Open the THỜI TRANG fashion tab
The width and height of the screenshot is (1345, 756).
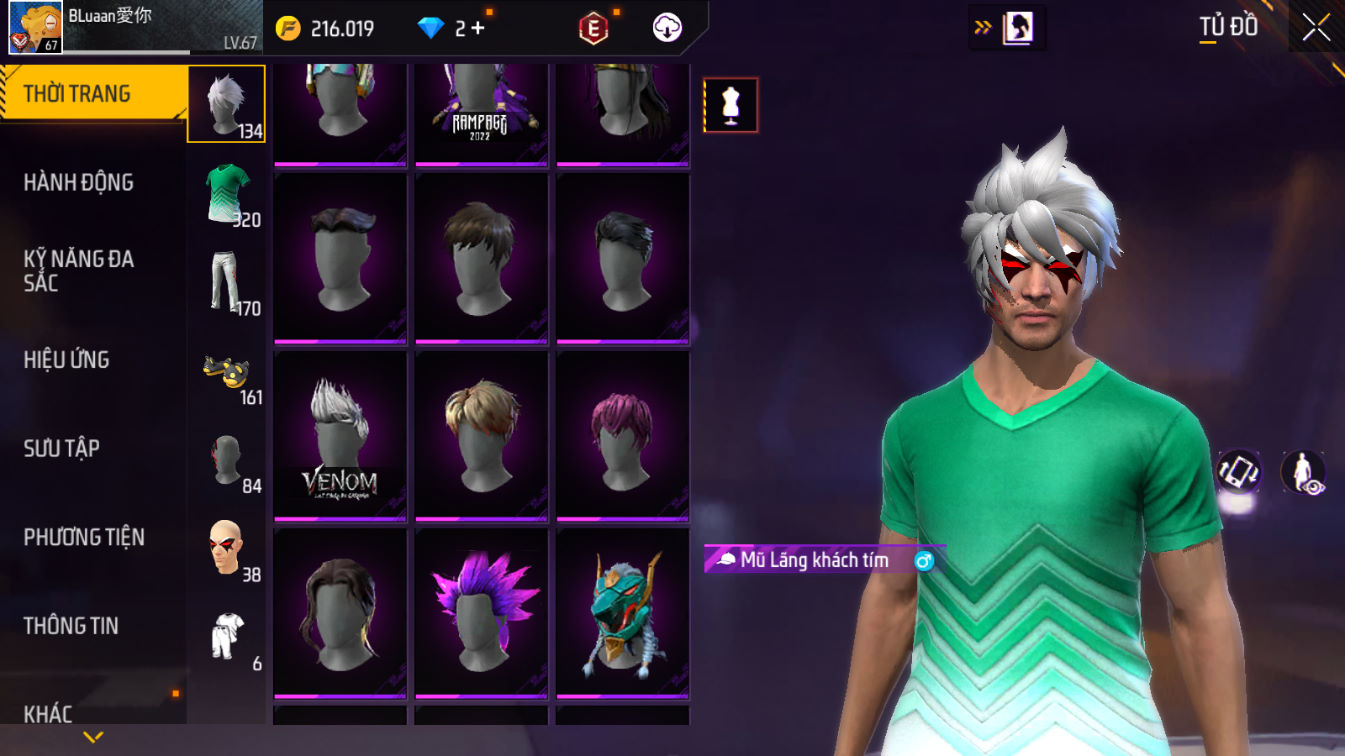[x=78, y=94]
